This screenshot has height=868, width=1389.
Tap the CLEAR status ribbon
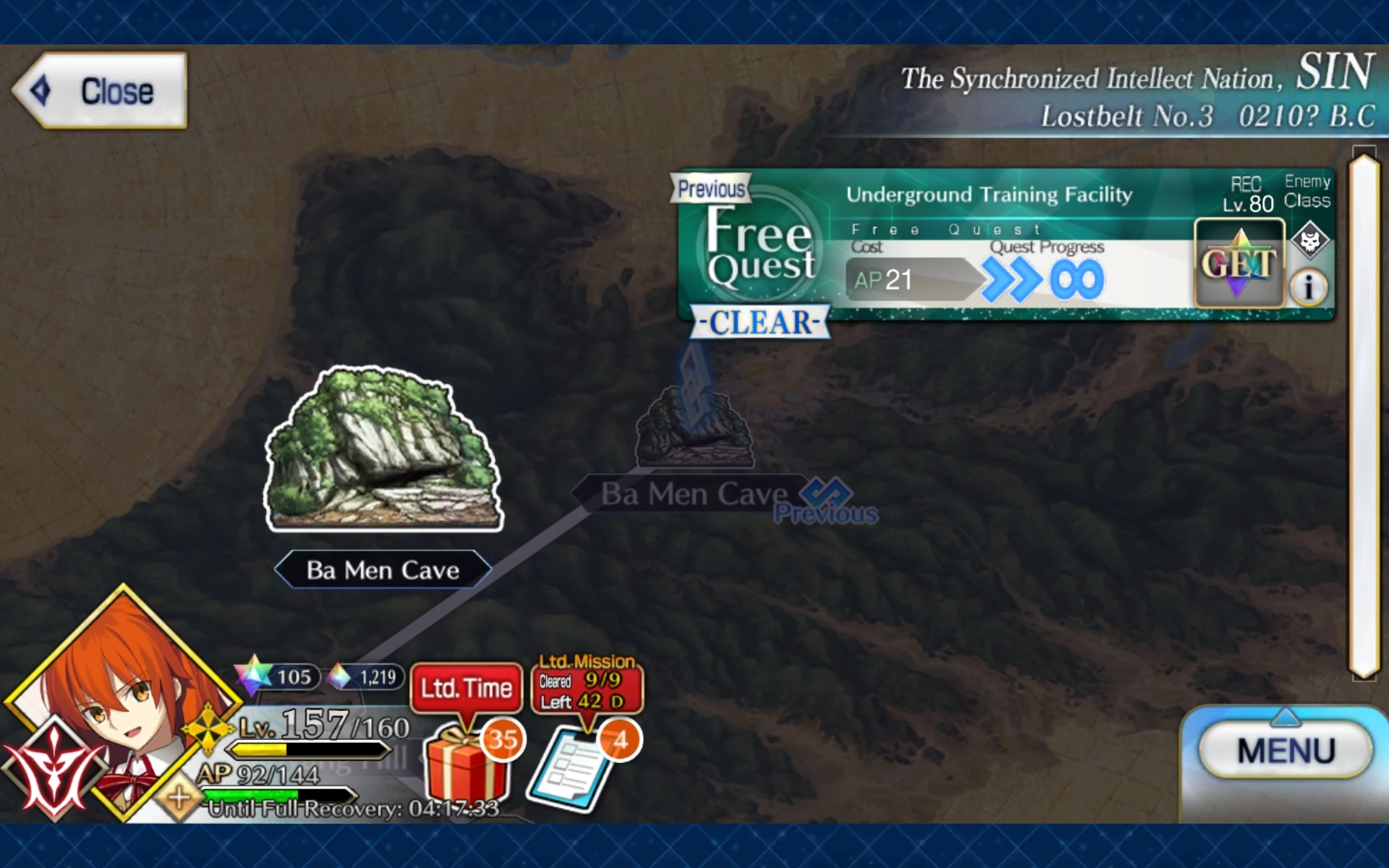(758, 323)
